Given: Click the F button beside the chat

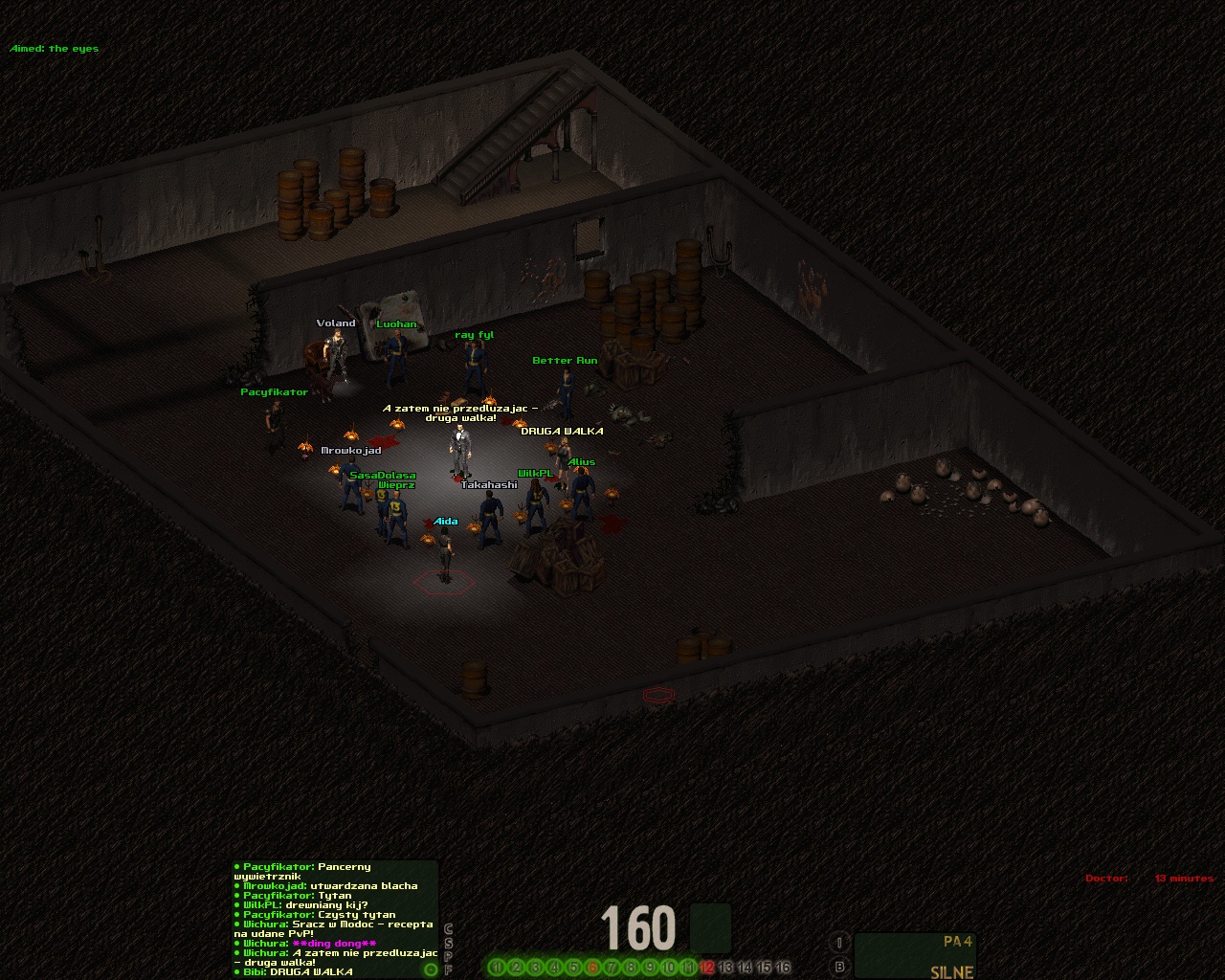Looking at the screenshot, I should pyautogui.click(x=448, y=969).
